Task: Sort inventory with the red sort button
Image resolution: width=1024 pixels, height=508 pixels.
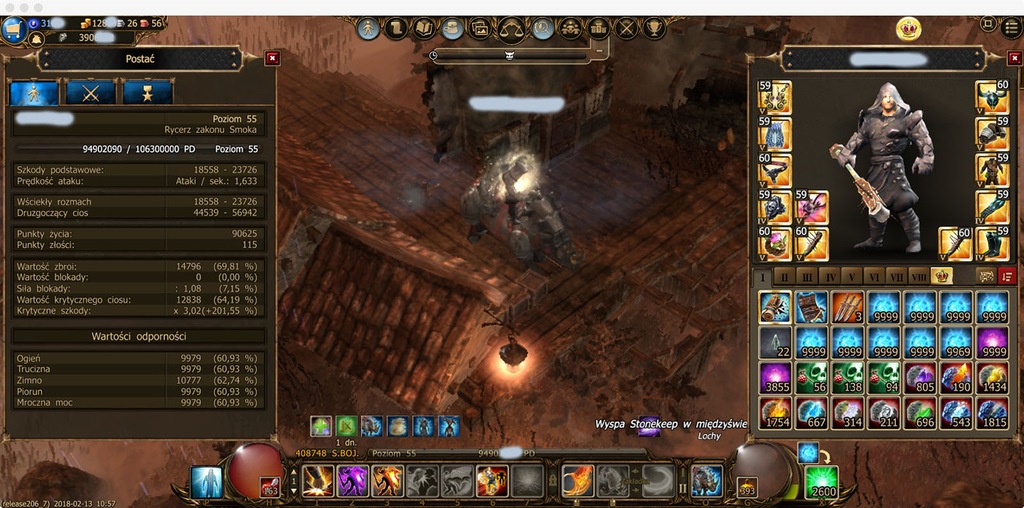Action: coord(1007,276)
